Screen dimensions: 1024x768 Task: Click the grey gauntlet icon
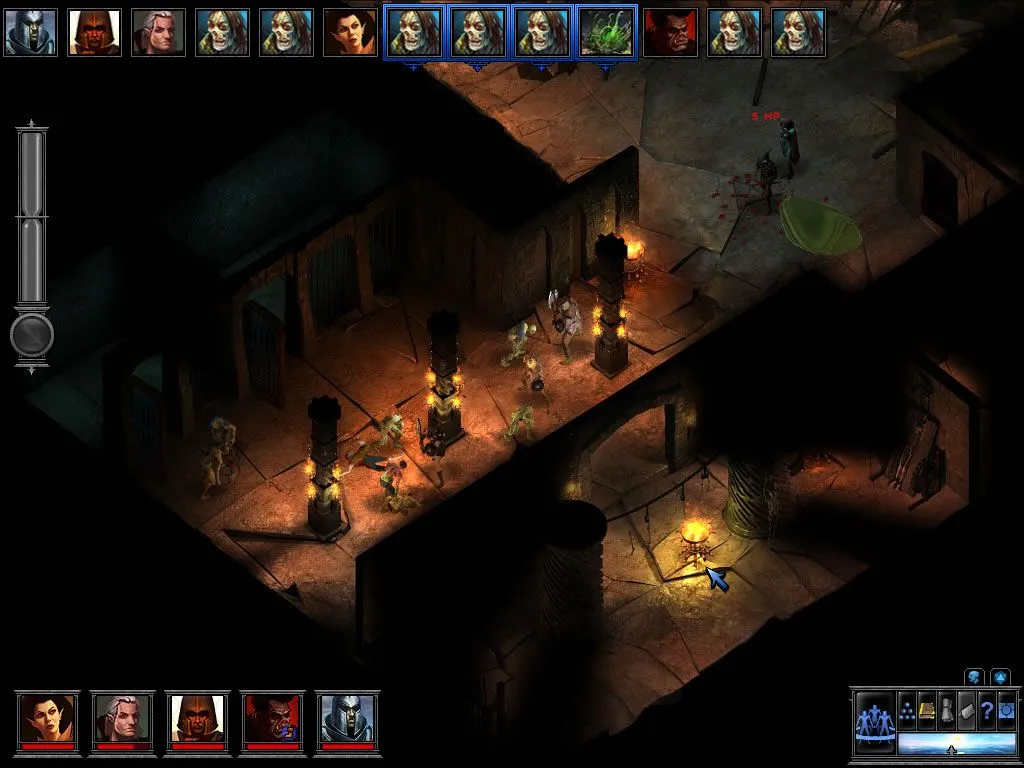click(947, 708)
